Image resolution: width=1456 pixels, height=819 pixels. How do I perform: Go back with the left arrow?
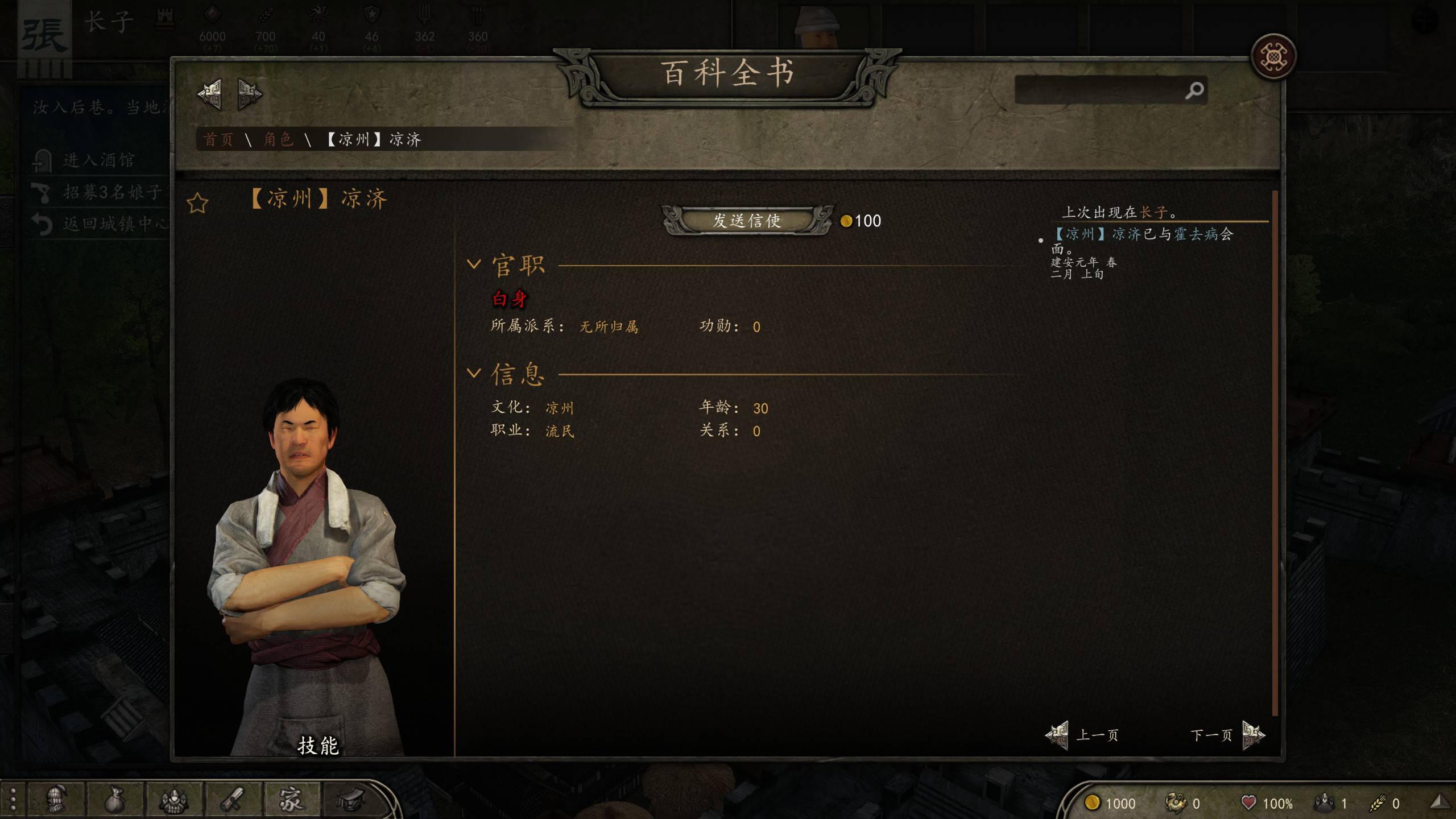pyautogui.click(x=209, y=94)
